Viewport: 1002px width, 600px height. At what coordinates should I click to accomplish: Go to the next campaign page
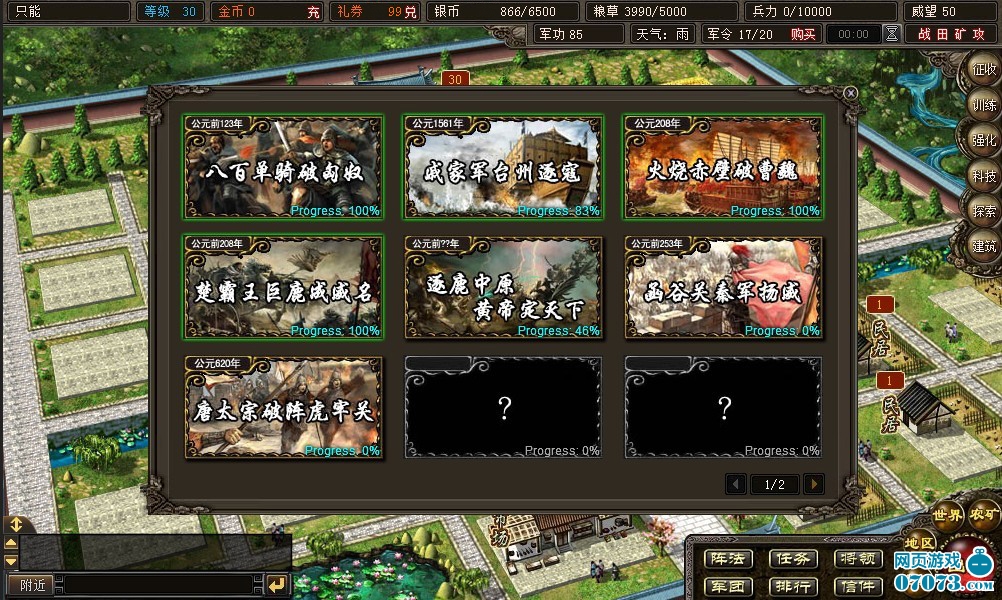click(814, 484)
